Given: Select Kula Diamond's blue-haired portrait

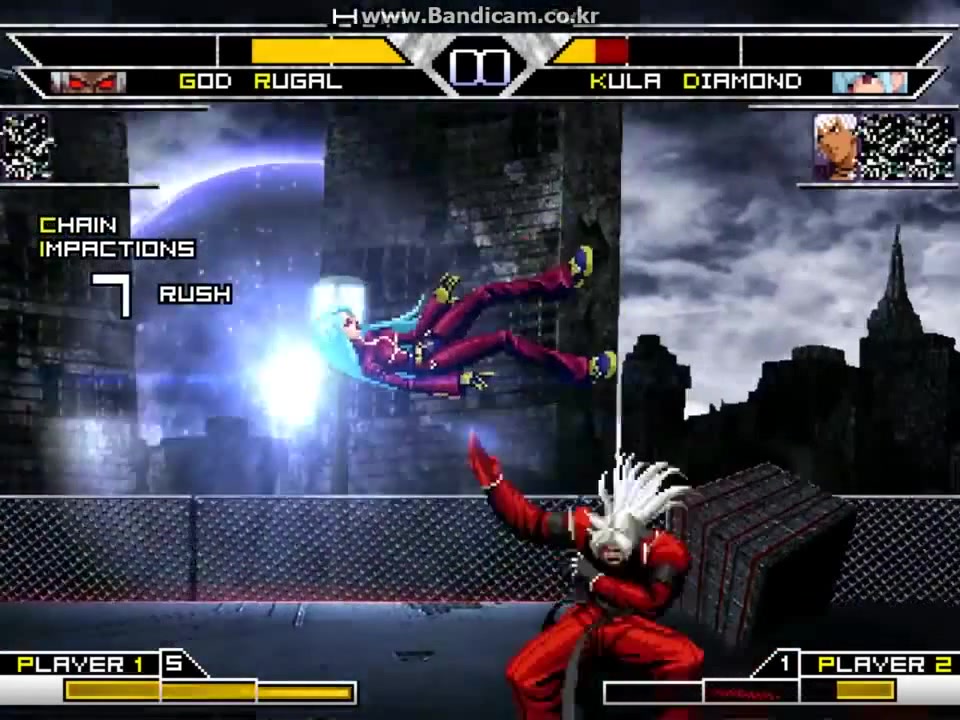Looking at the screenshot, I should tap(869, 82).
